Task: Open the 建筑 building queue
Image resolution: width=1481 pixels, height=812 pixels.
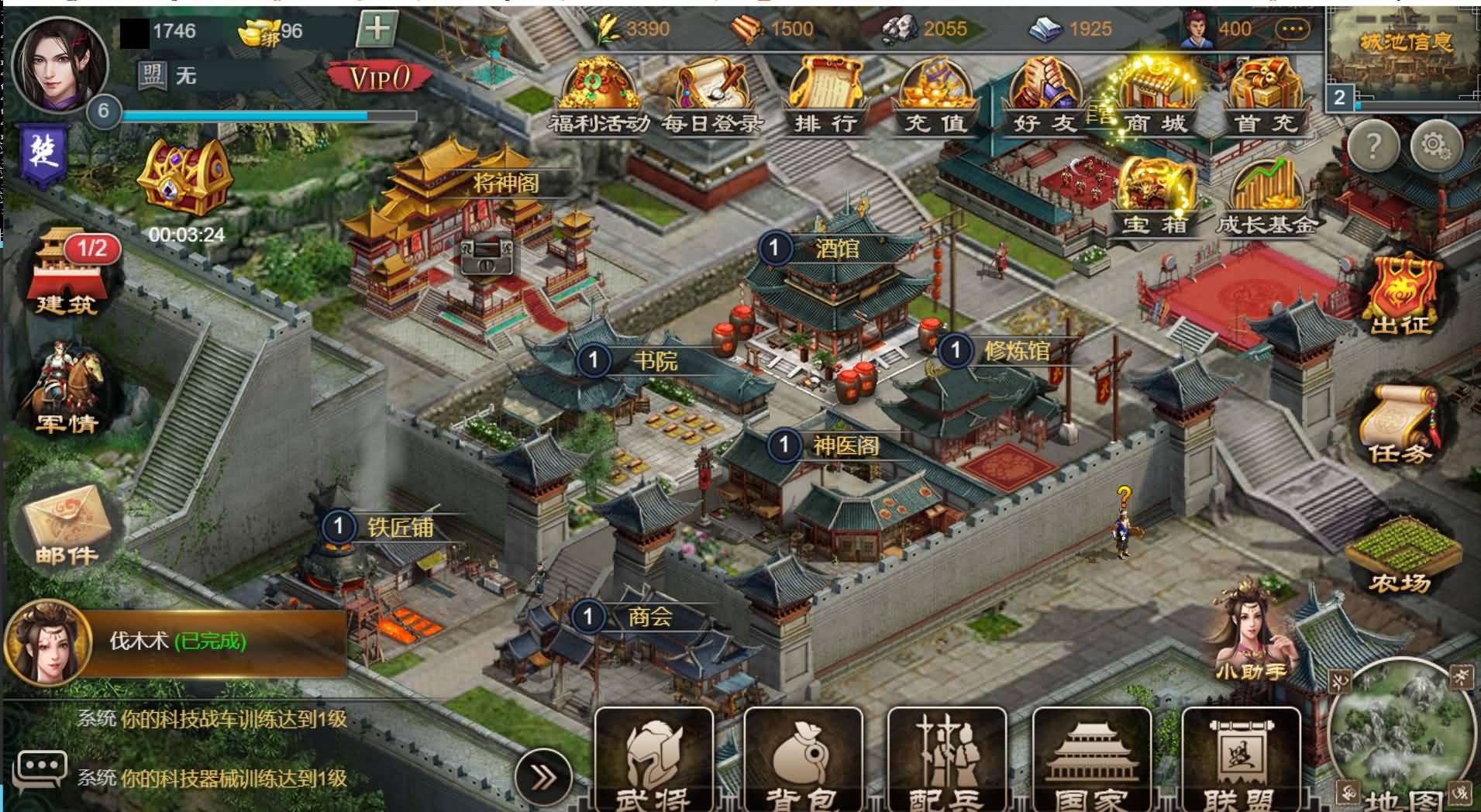Action: 66,273
